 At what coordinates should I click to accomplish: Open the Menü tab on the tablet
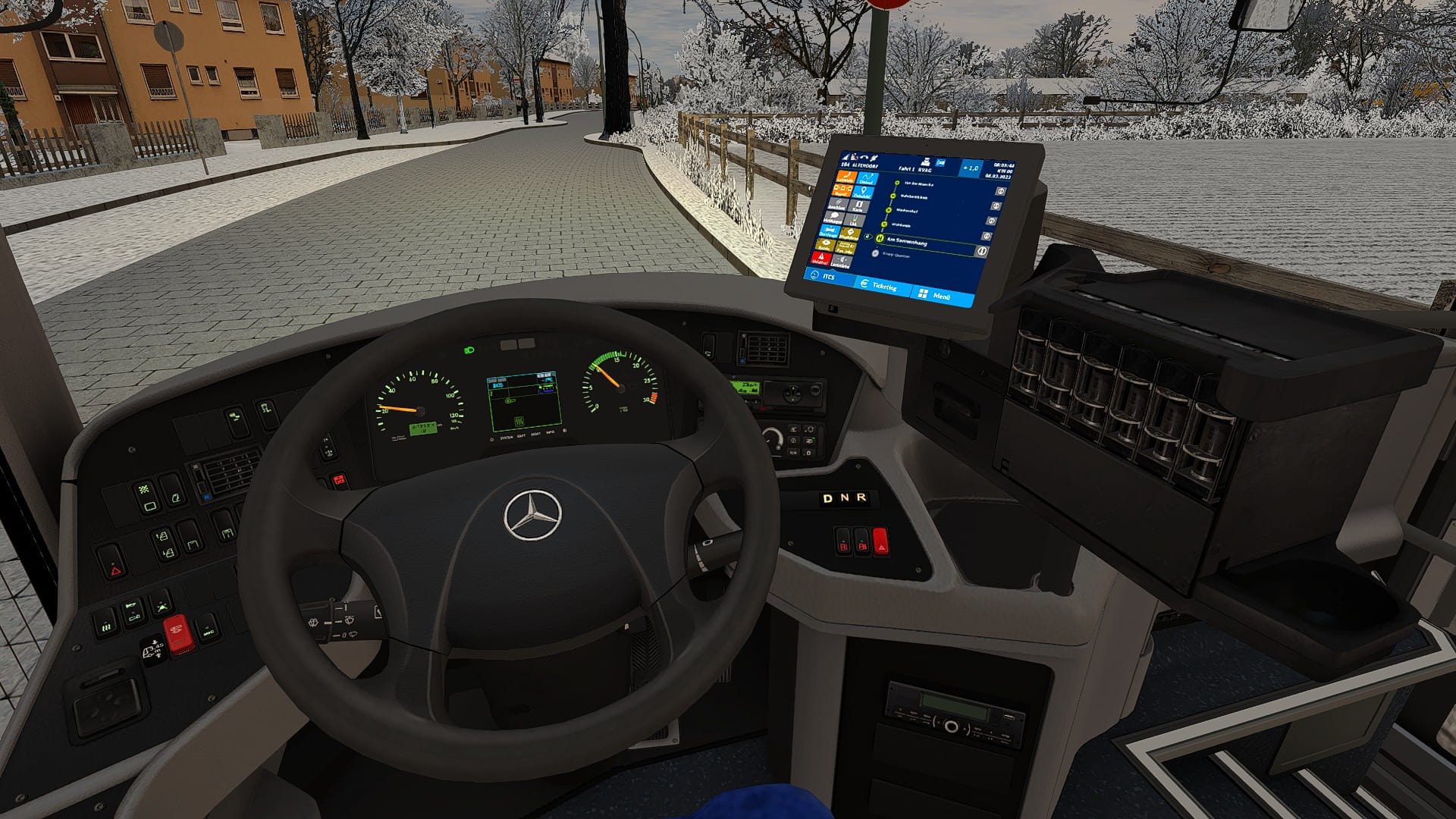click(935, 296)
